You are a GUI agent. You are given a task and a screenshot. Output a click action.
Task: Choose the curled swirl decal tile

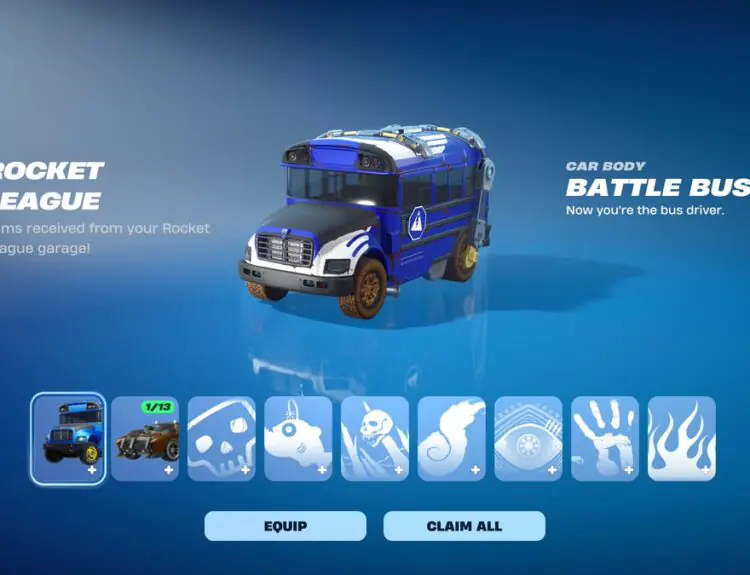click(451, 438)
